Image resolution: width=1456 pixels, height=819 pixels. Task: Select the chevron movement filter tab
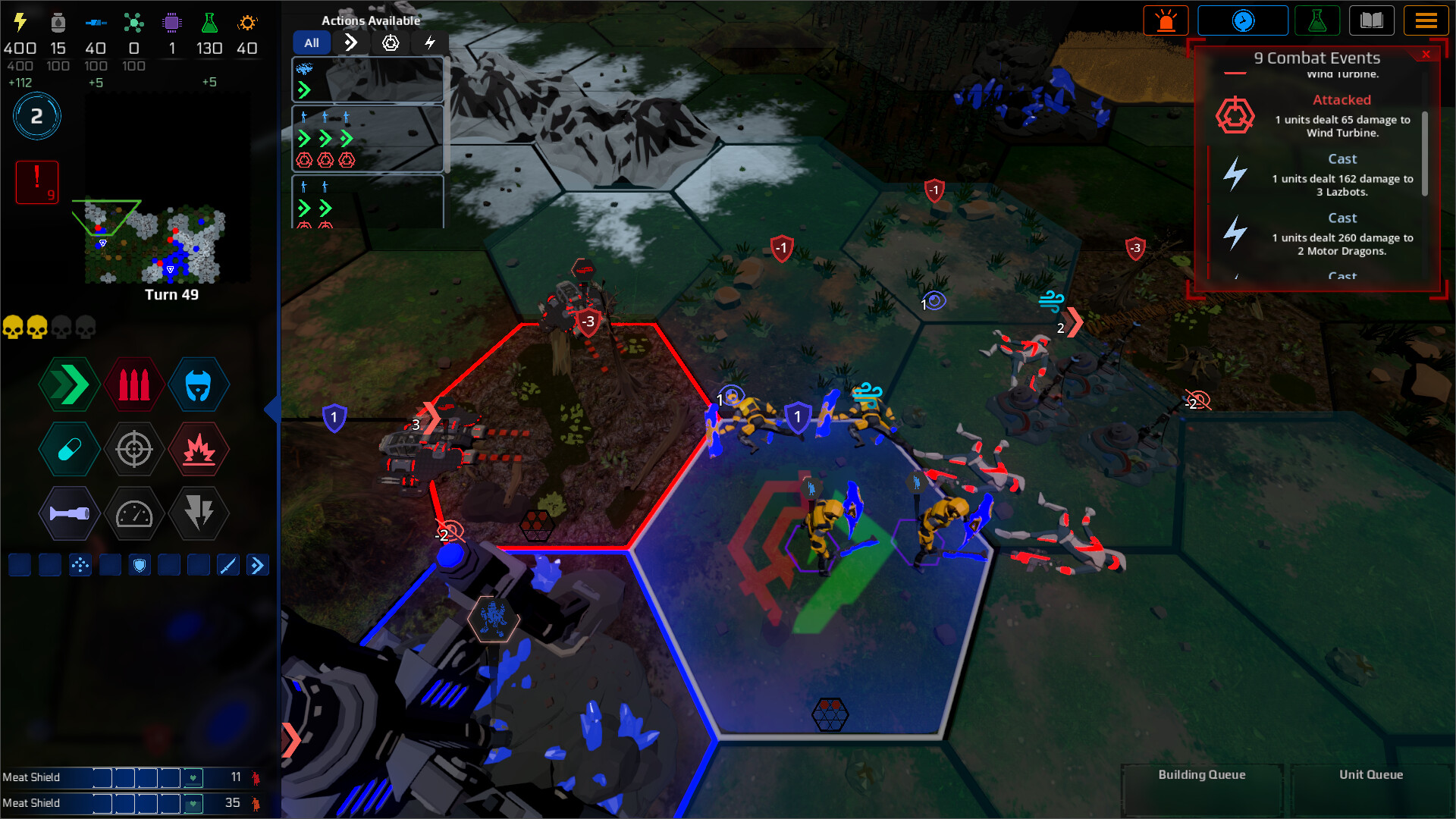point(350,42)
